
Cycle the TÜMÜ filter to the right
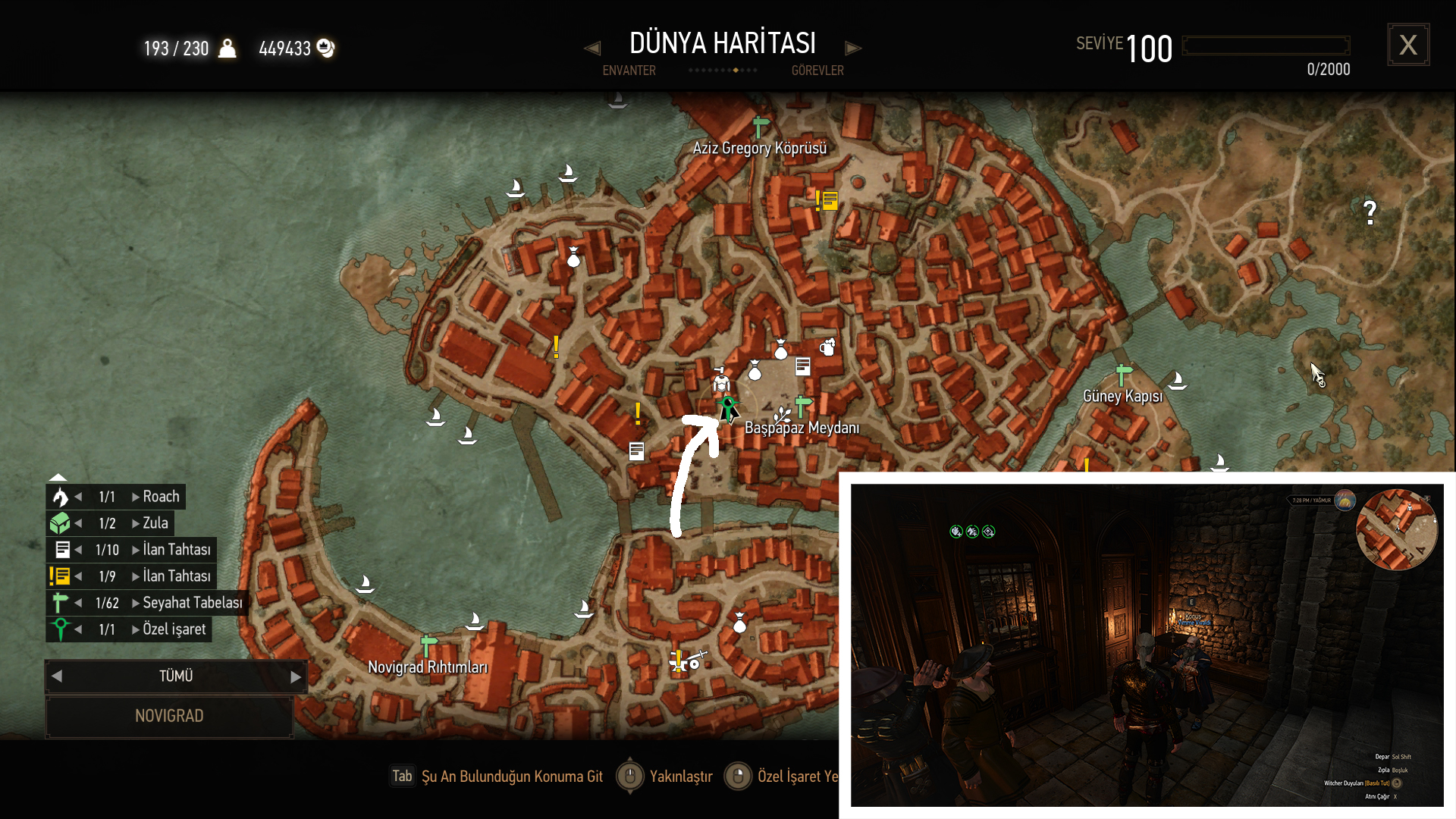click(296, 676)
